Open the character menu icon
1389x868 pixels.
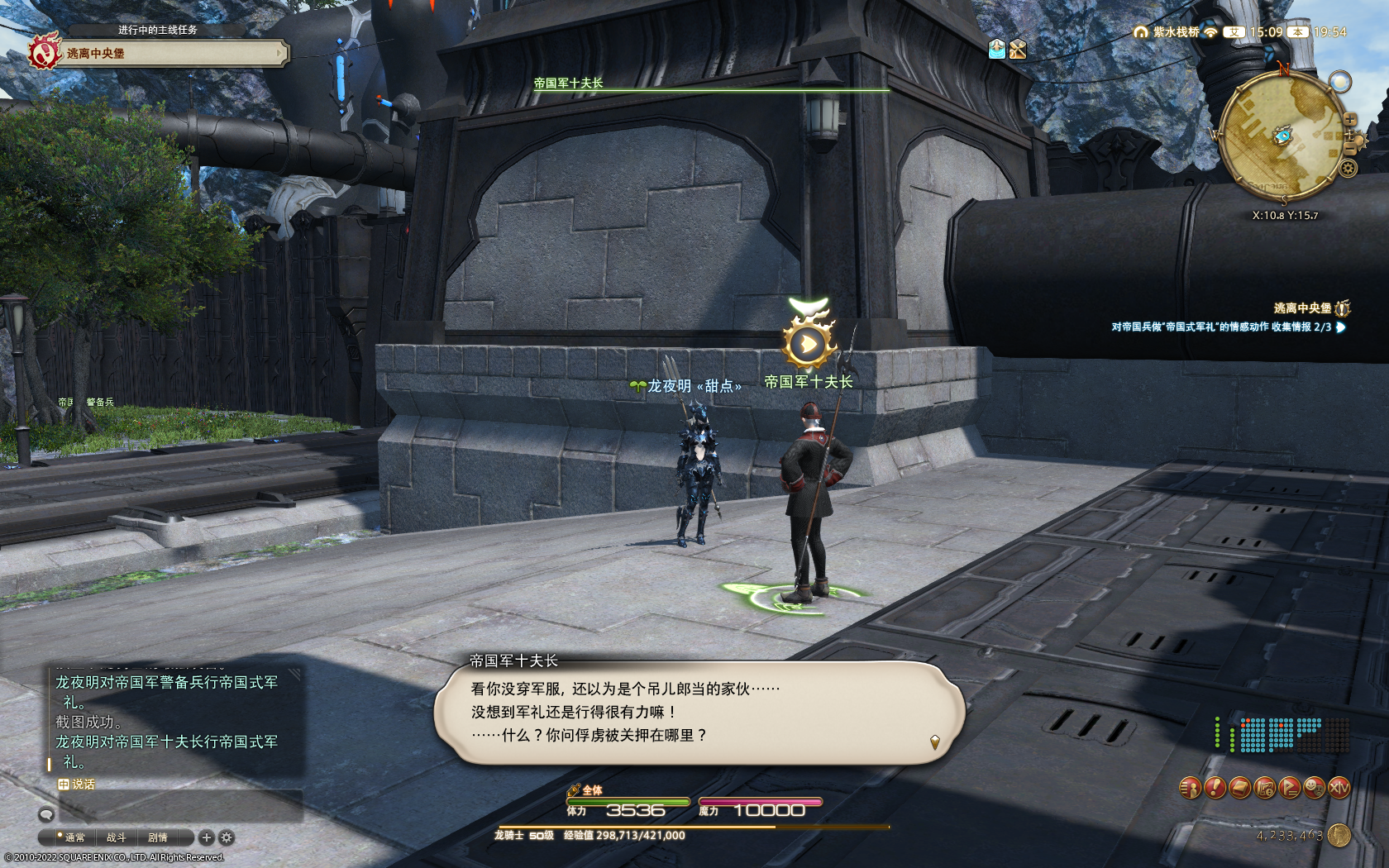tap(1190, 788)
